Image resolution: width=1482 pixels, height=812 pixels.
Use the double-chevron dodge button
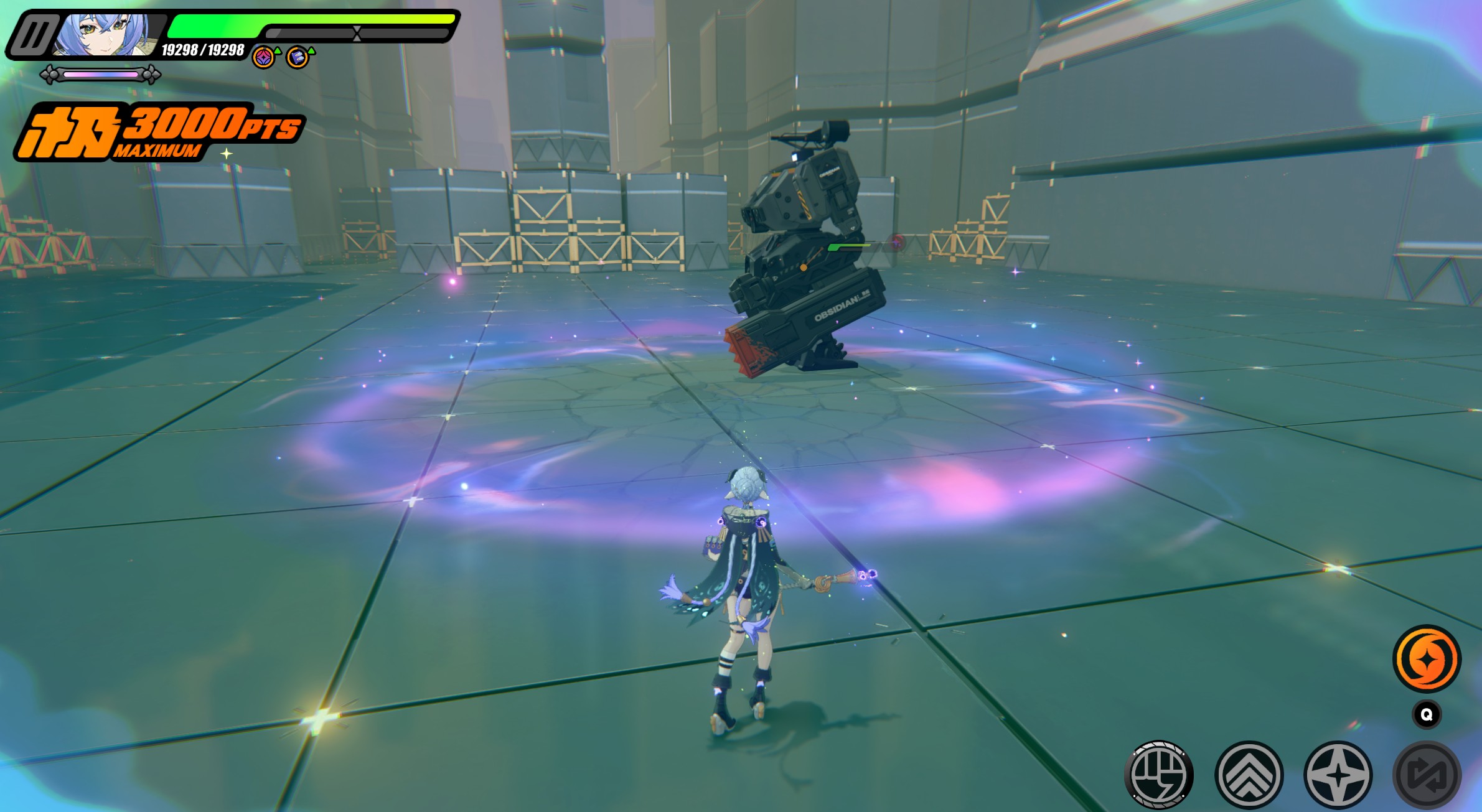click(1249, 775)
